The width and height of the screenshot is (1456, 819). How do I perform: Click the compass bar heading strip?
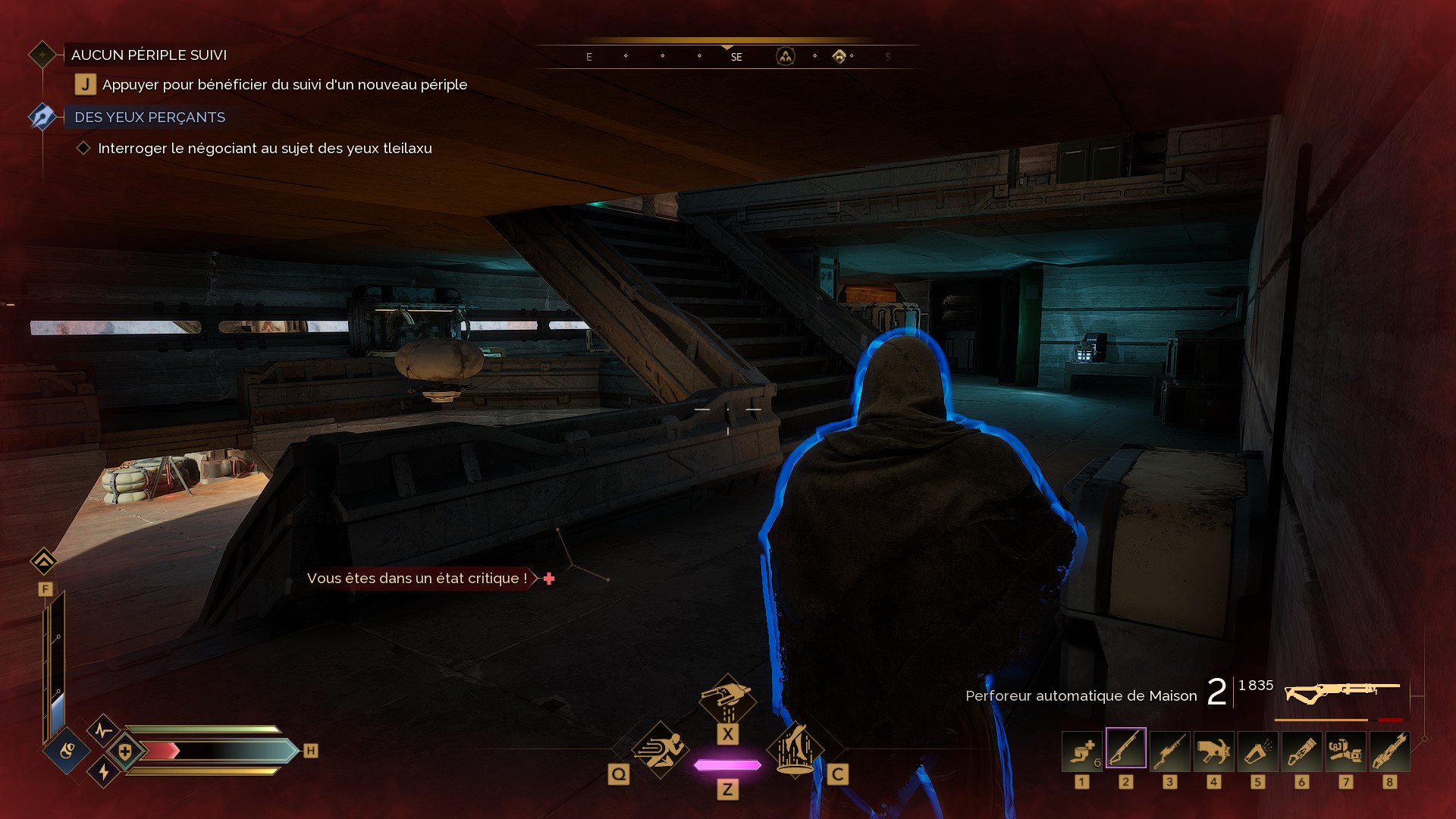[728, 56]
